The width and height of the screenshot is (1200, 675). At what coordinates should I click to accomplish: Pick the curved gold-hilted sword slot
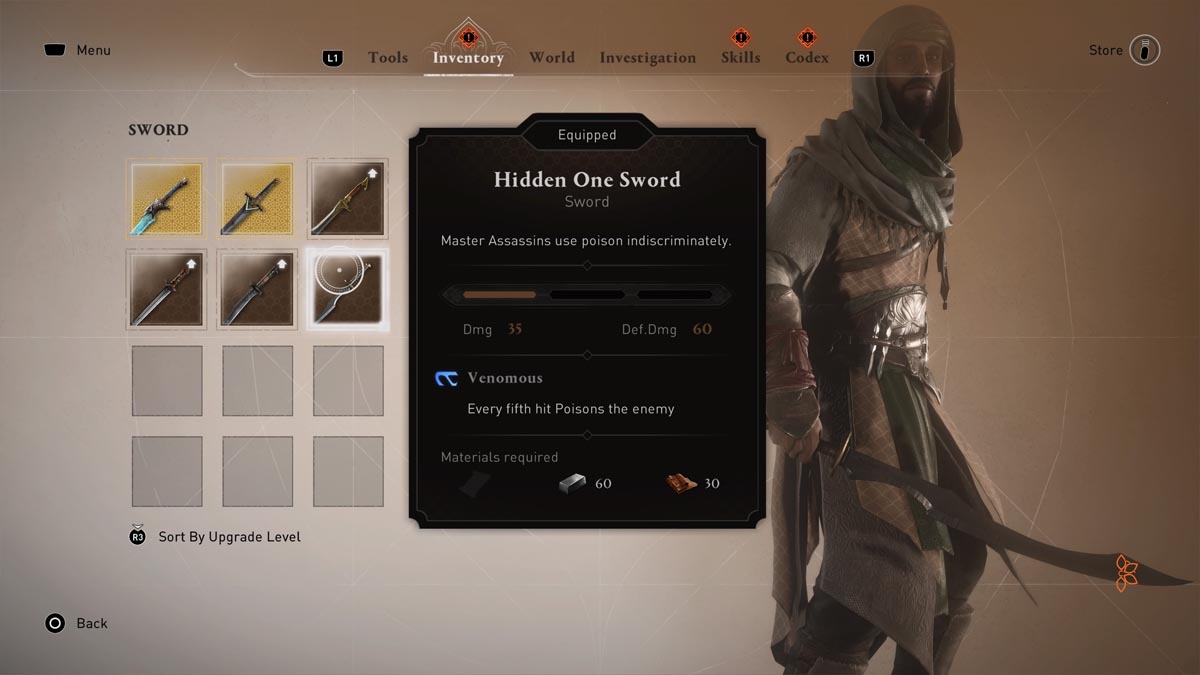pos(347,199)
